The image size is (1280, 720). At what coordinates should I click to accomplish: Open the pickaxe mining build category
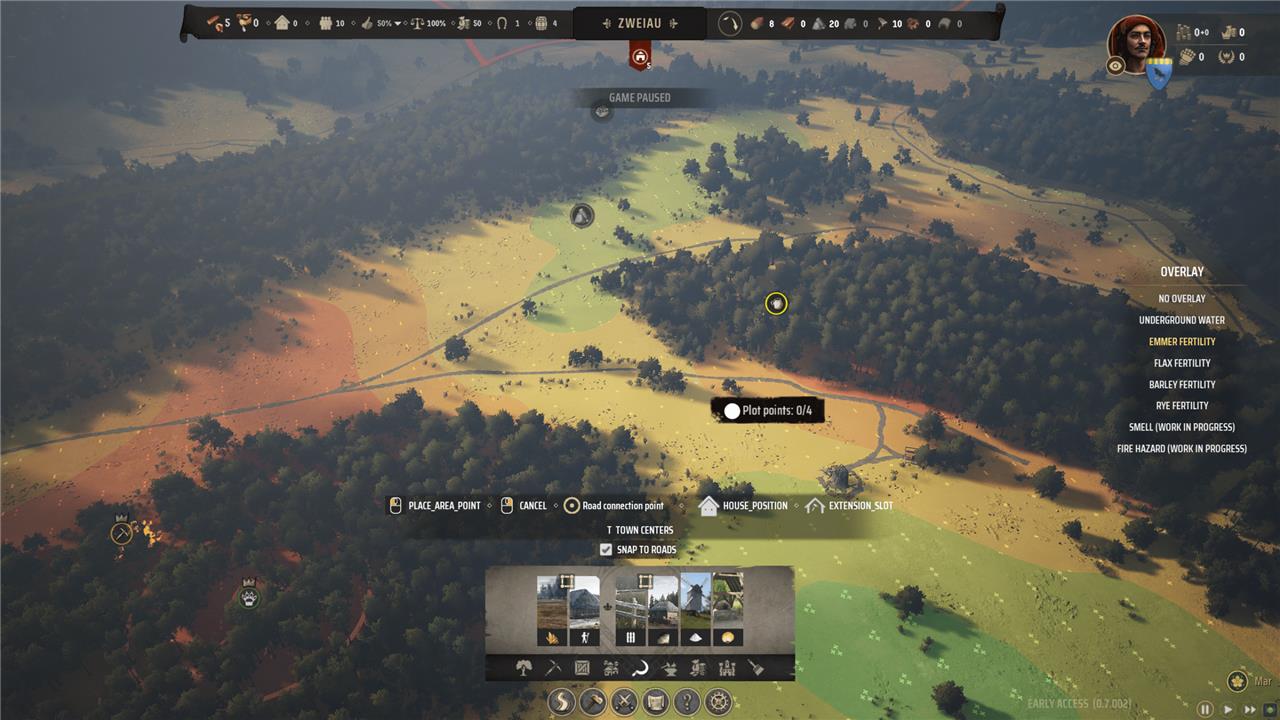[x=553, y=668]
